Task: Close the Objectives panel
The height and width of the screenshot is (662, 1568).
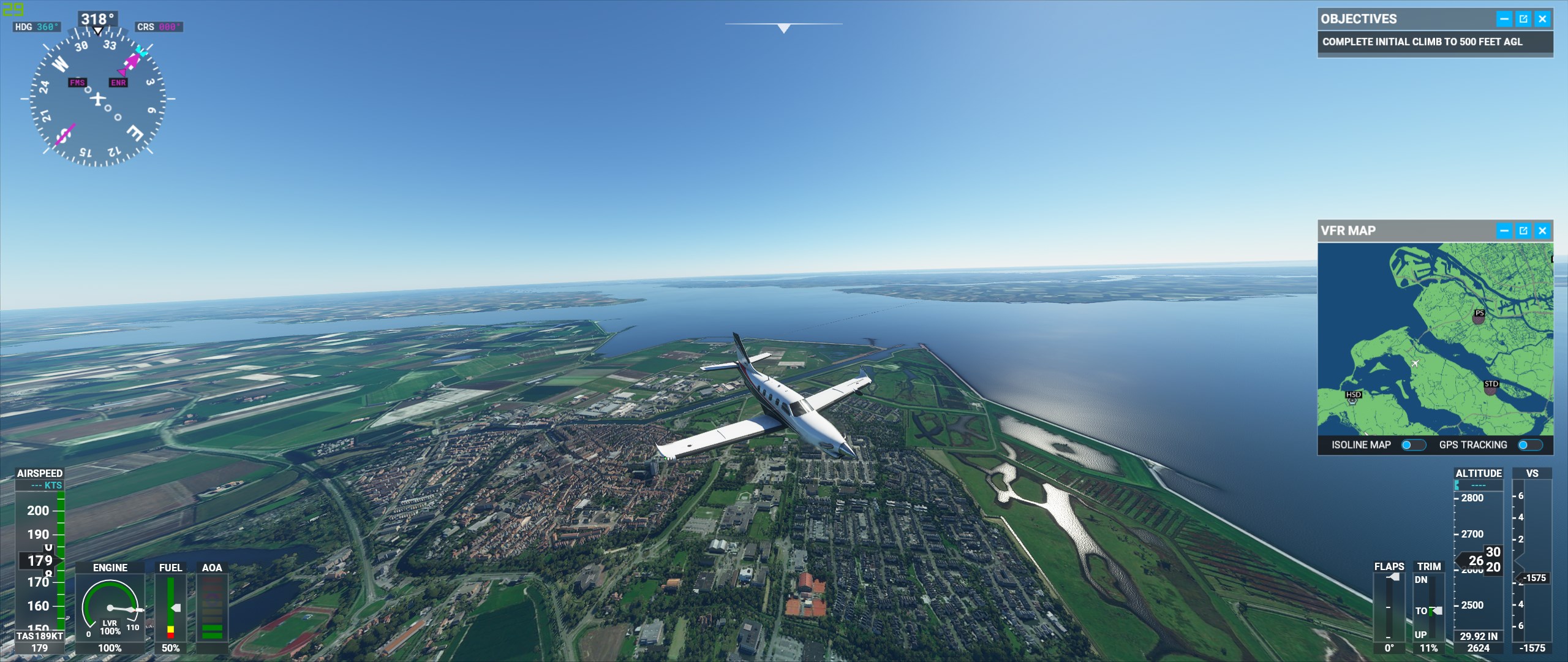Action: click(1542, 19)
